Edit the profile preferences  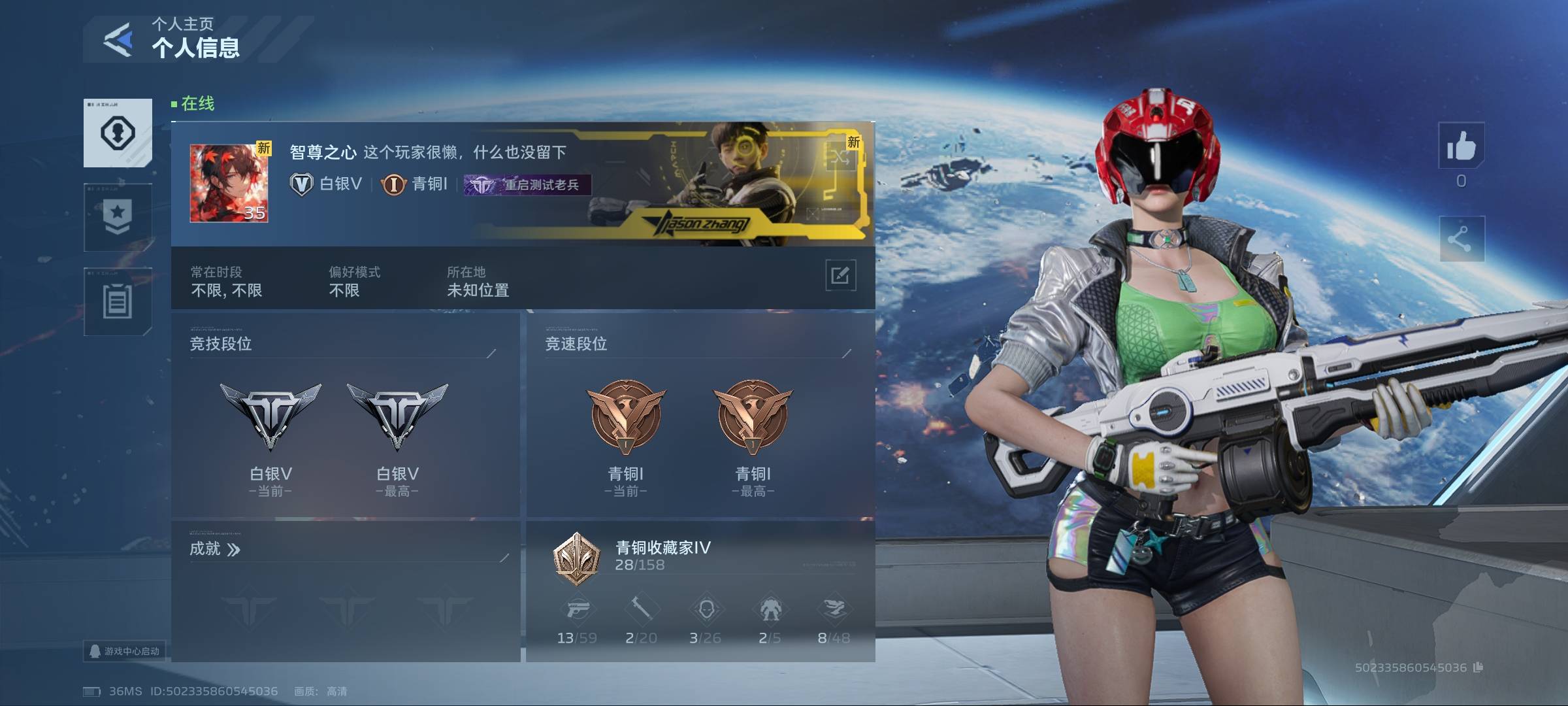pos(840,275)
